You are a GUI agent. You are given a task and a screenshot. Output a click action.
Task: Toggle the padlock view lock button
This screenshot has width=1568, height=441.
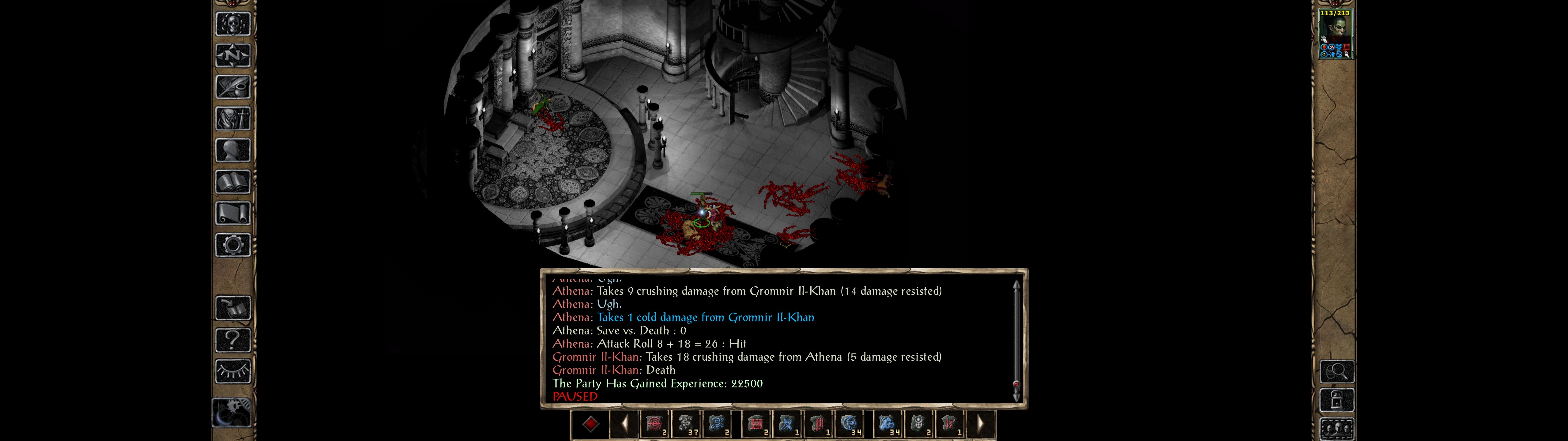1336,400
